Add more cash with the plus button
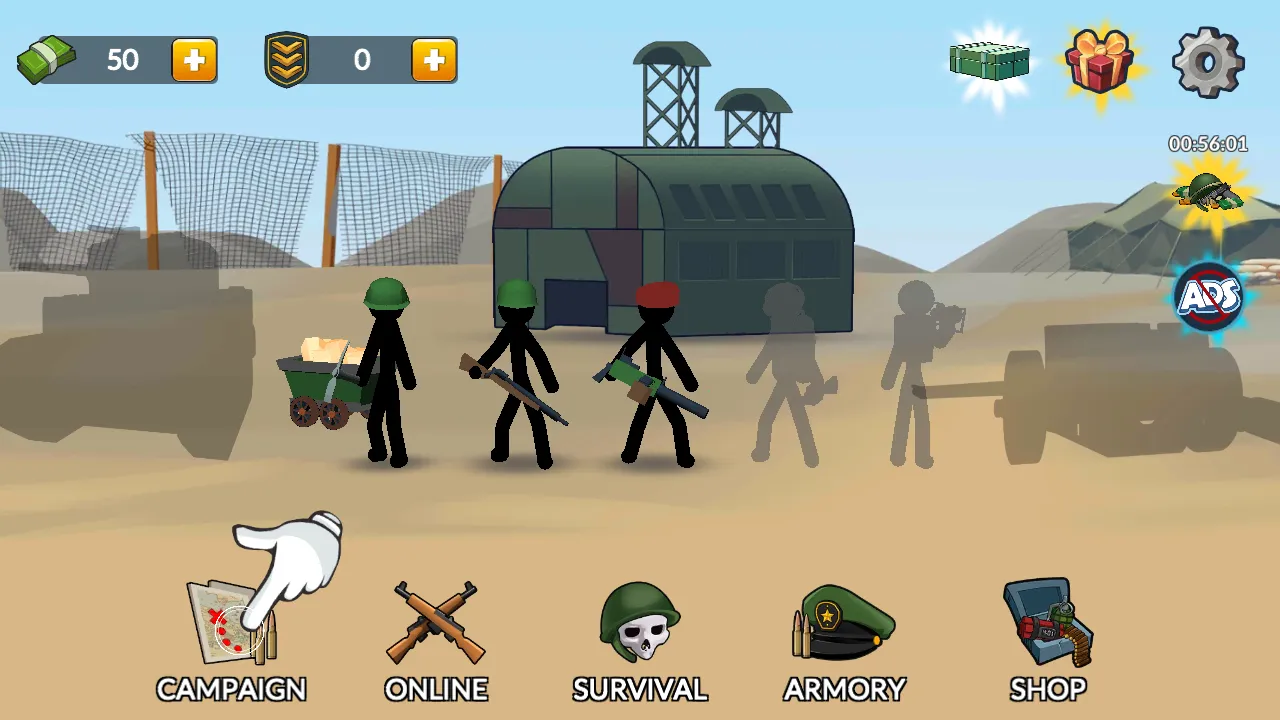 [x=194, y=61]
